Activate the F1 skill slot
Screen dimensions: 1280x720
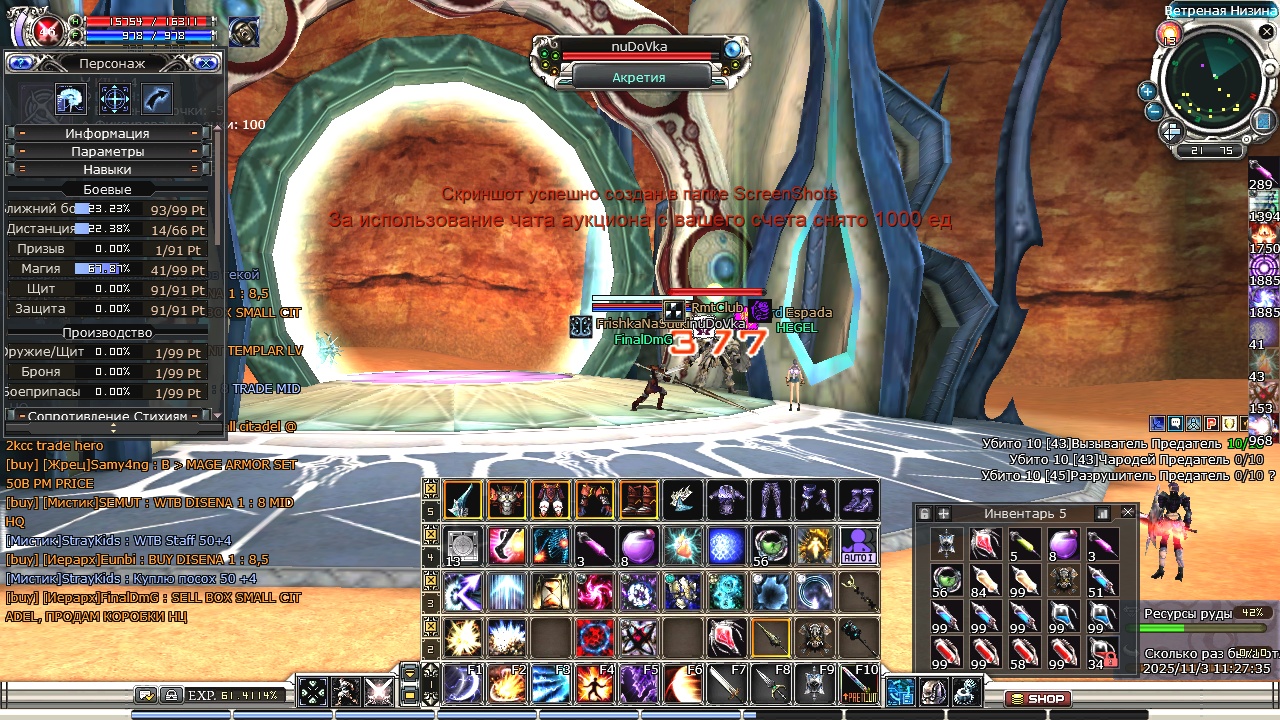(x=463, y=684)
